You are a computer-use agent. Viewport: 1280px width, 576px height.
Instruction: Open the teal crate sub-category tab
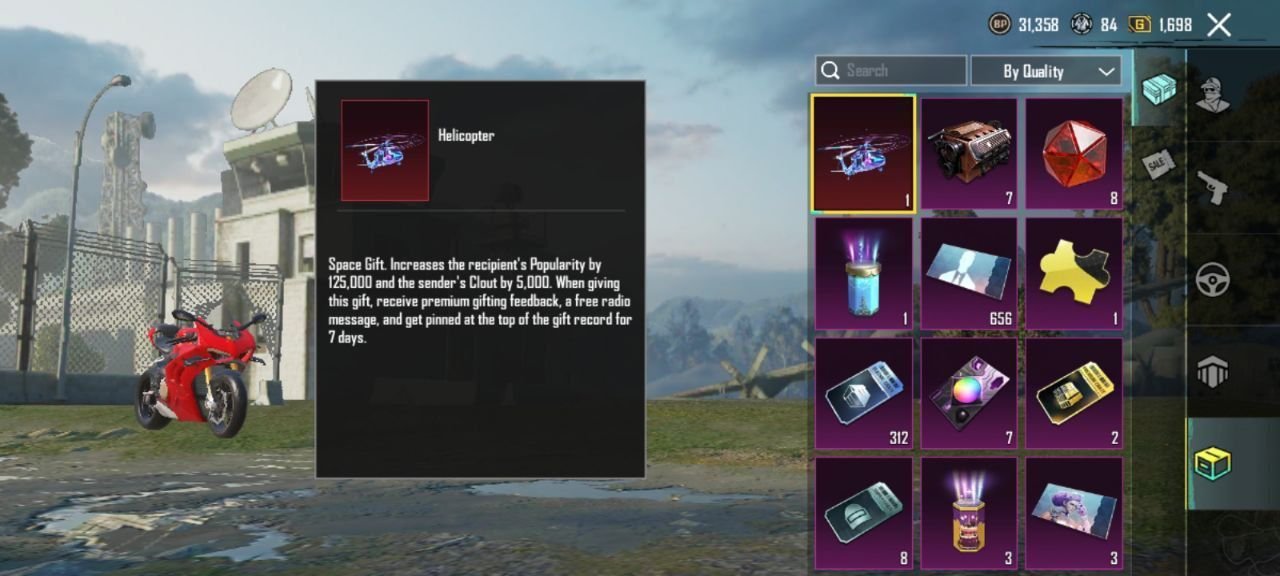click(1159, 89)
